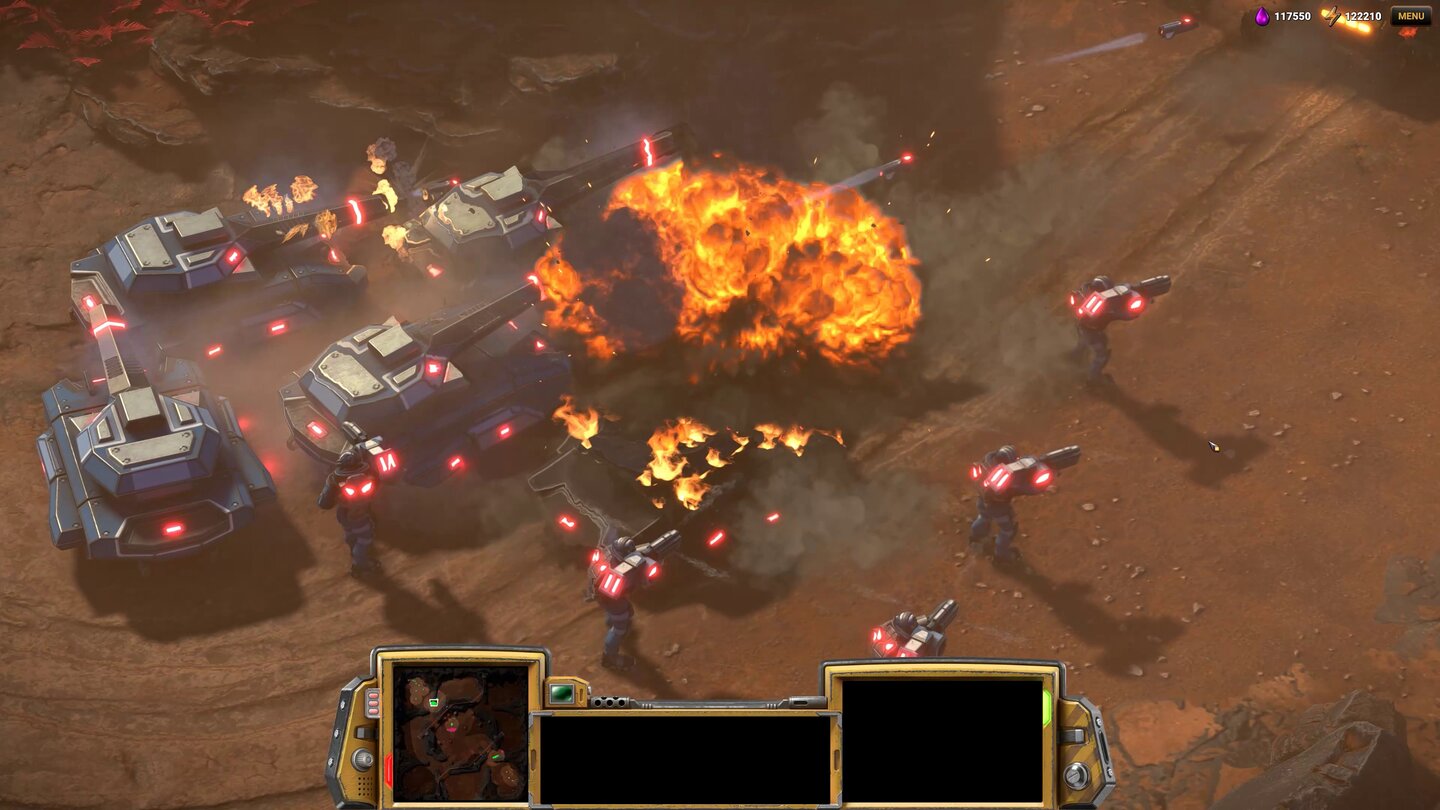
Task: Click the left slot marker on the command card frame
Action: 535,758
